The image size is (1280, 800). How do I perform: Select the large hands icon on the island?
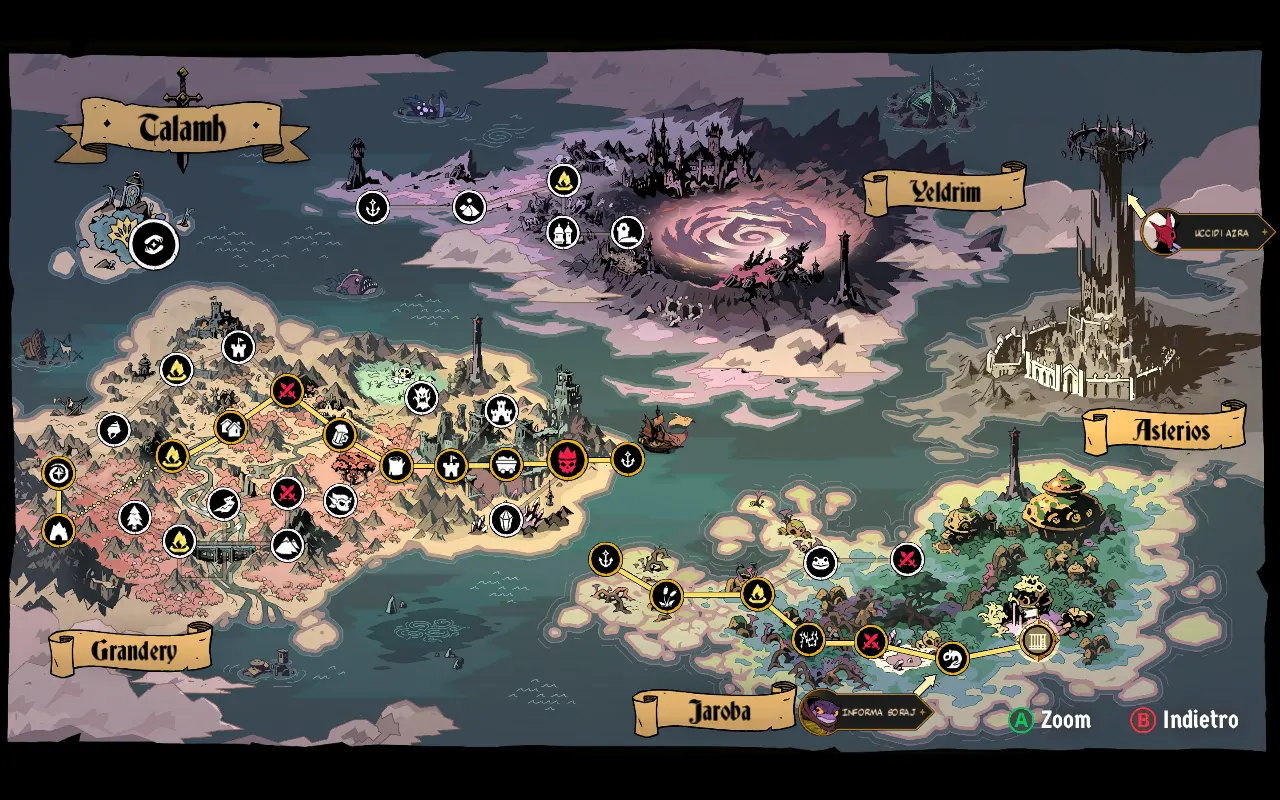click(x=154, y=244)
